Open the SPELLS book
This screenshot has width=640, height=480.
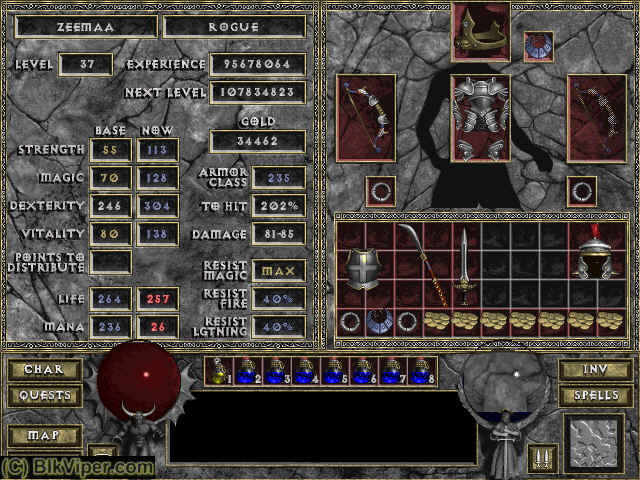pyautogui.click(x=595, y=395)
